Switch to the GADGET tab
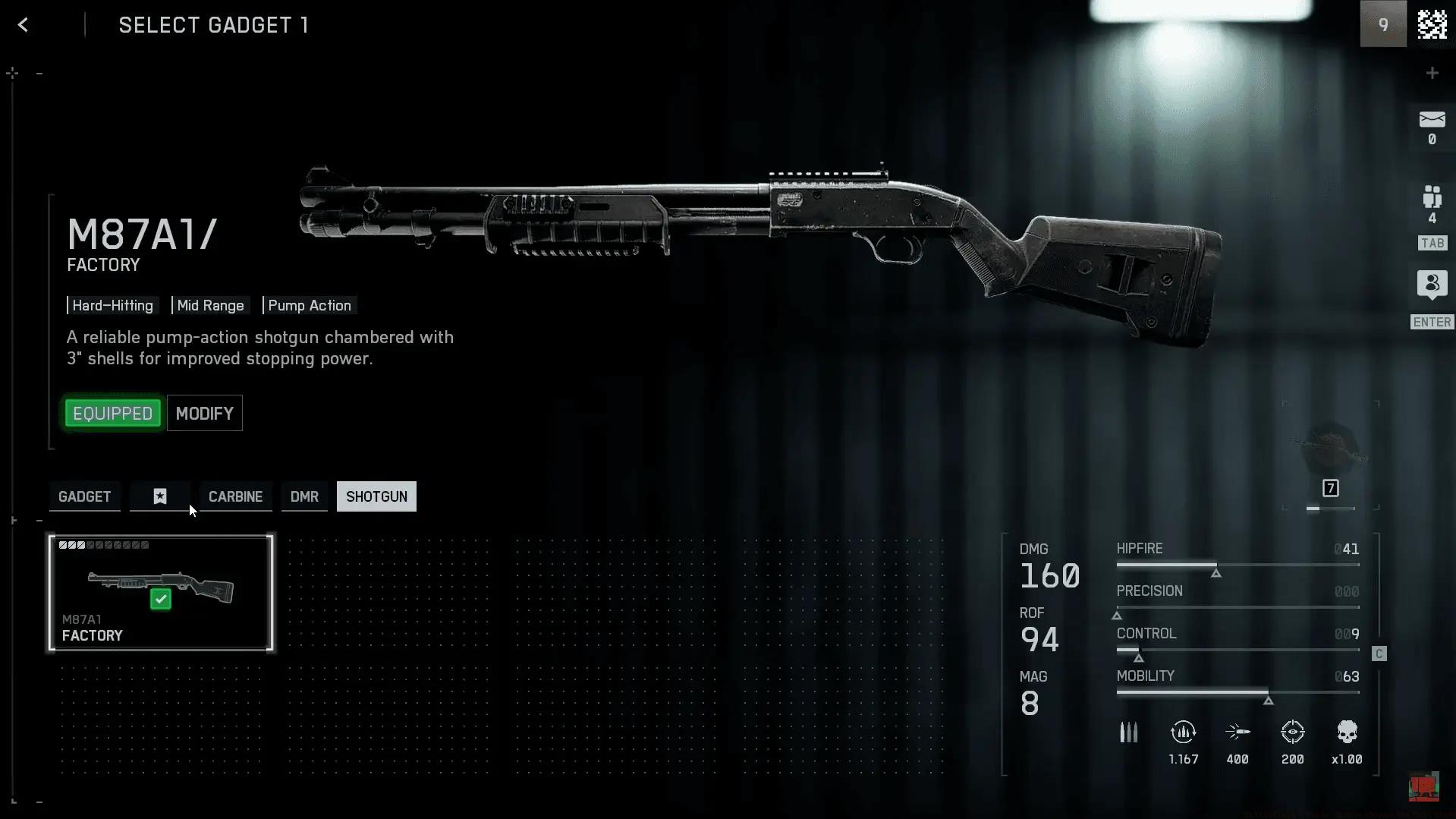This screenshot has width=1456, height=819. click(x=85, y=496)
